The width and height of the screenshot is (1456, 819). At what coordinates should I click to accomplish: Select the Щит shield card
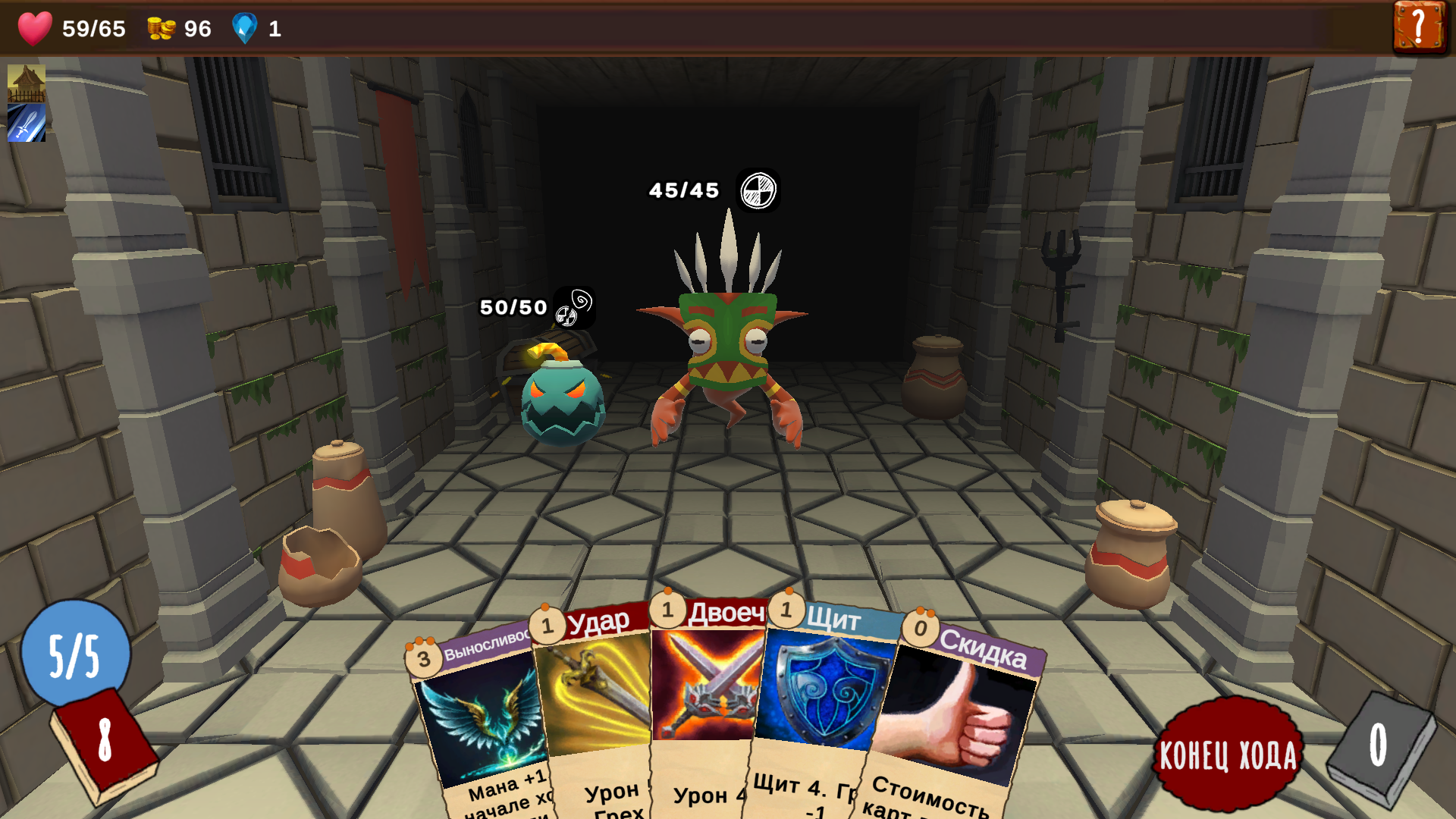pyautogui.click(x=823, y=705)
